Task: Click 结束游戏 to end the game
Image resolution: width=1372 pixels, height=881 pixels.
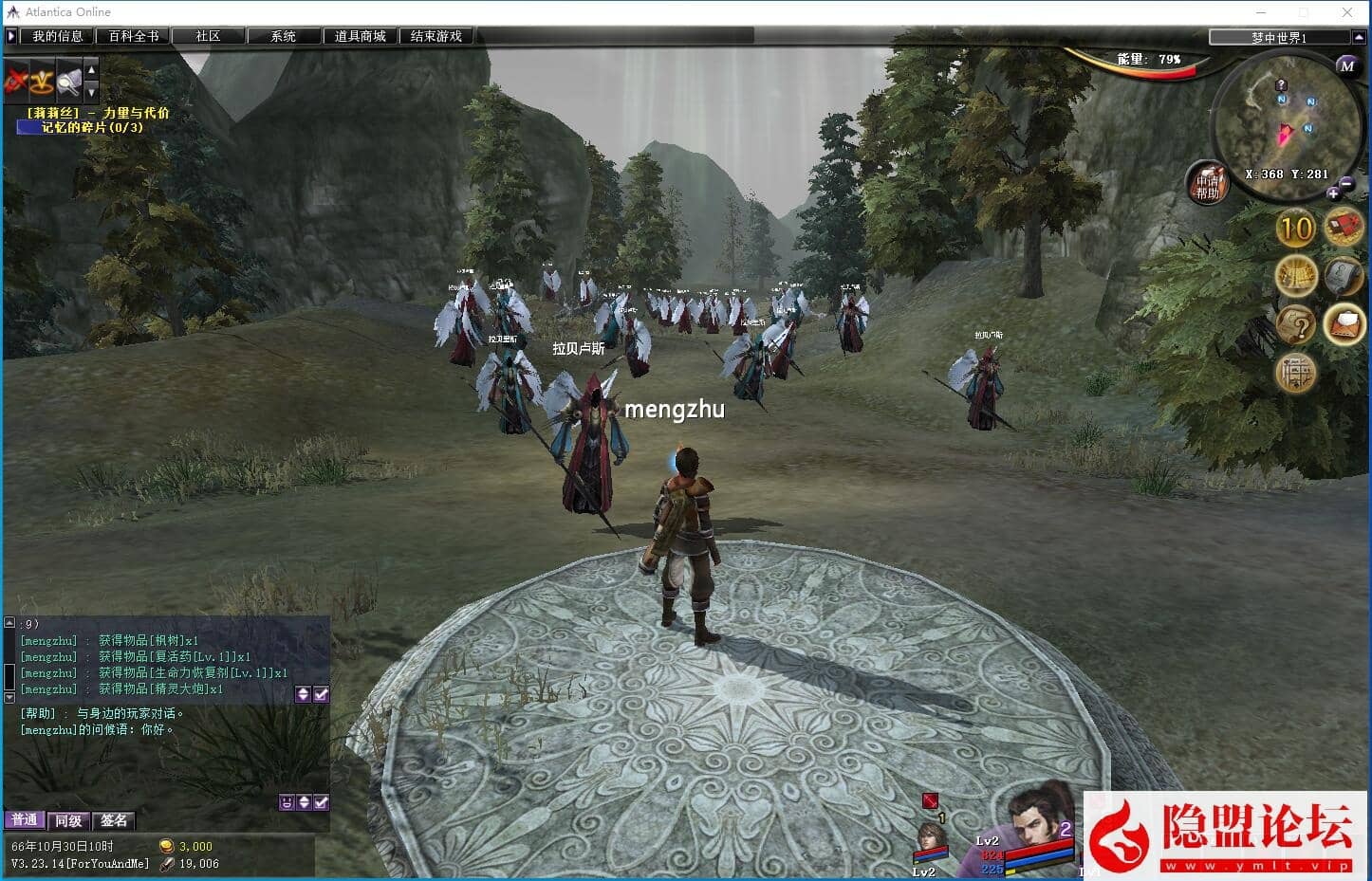Action: (x=436, y=36)
